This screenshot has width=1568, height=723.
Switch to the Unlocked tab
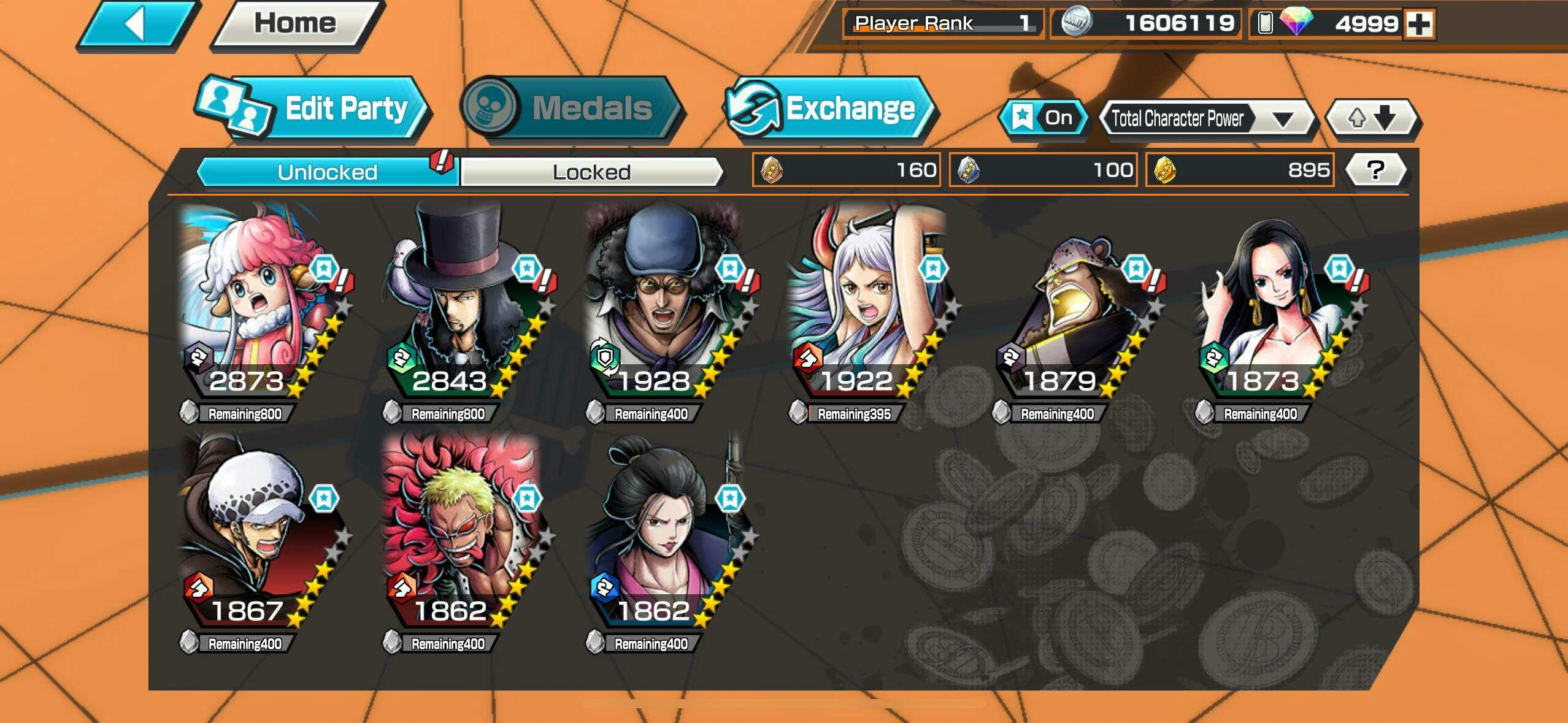pos(327,172)
